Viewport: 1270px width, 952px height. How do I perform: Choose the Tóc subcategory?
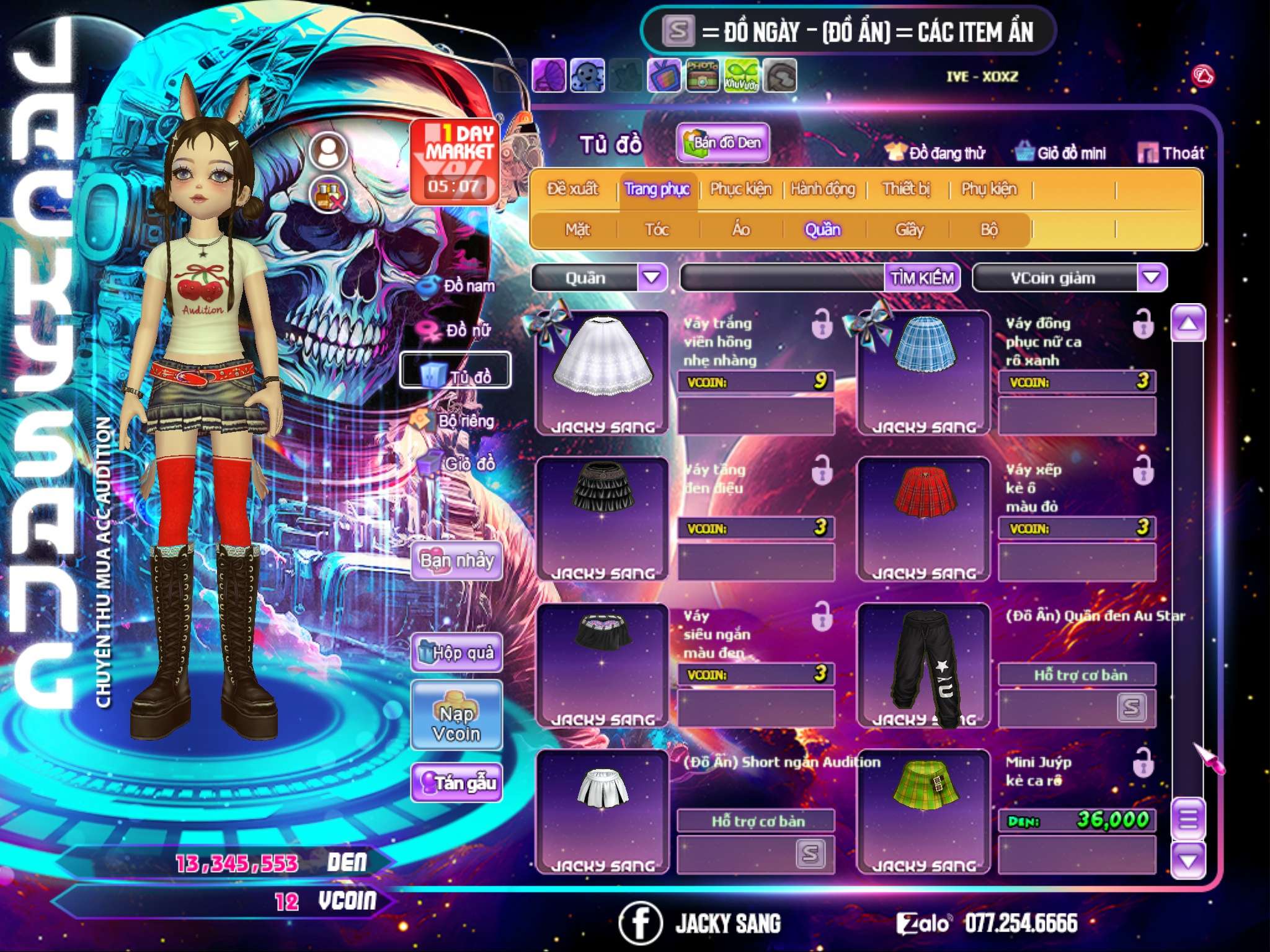[657, 230]
